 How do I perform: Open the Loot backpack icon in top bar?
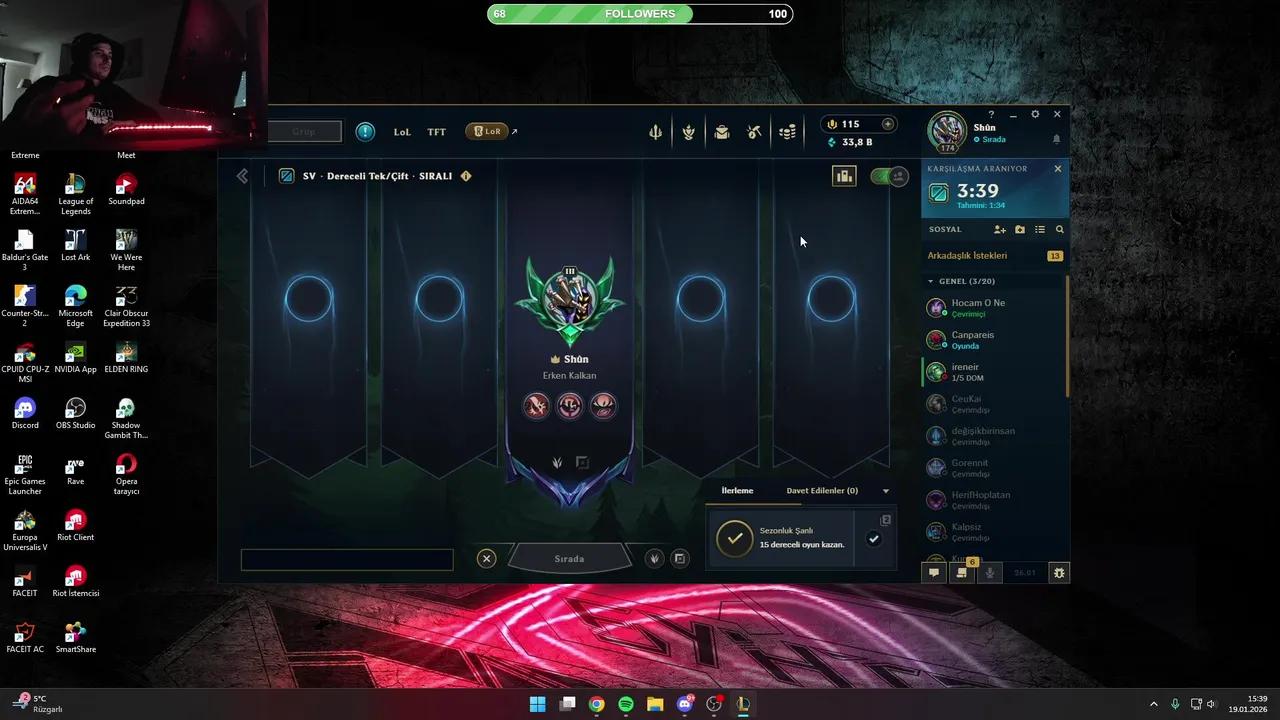(x=722, y=131)
